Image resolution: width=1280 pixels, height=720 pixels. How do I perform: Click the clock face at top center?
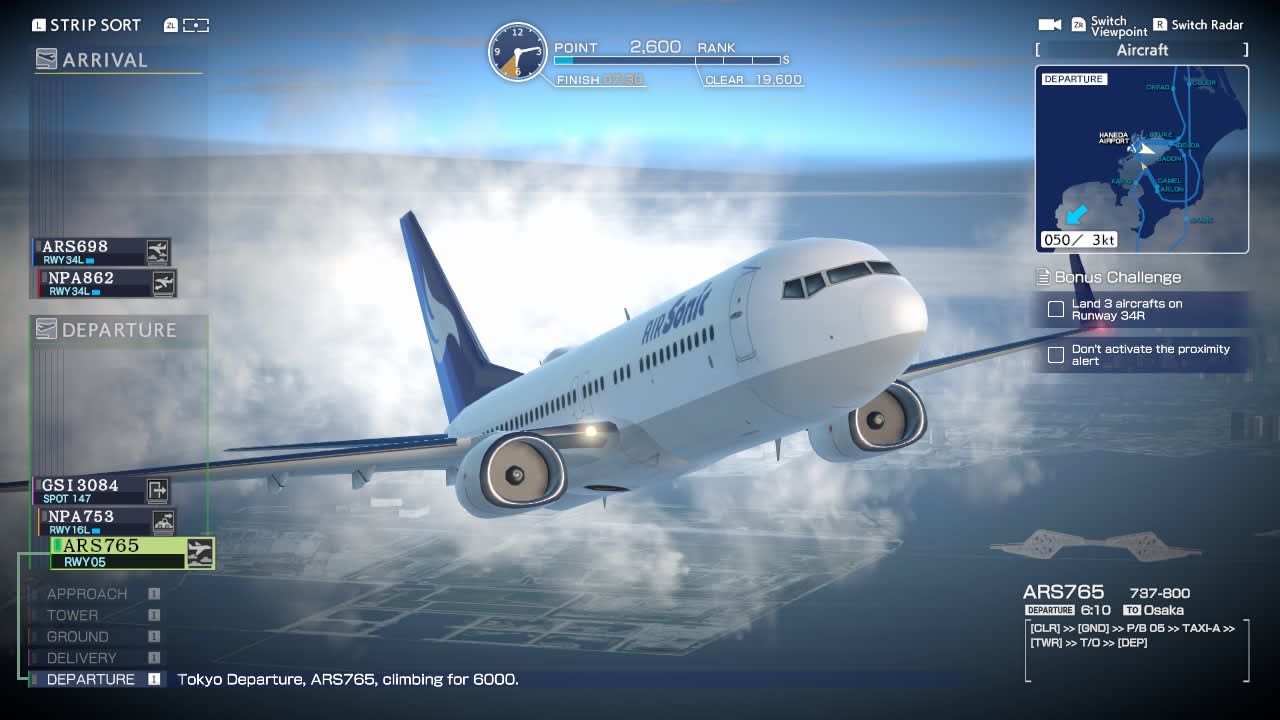[518, 53]
